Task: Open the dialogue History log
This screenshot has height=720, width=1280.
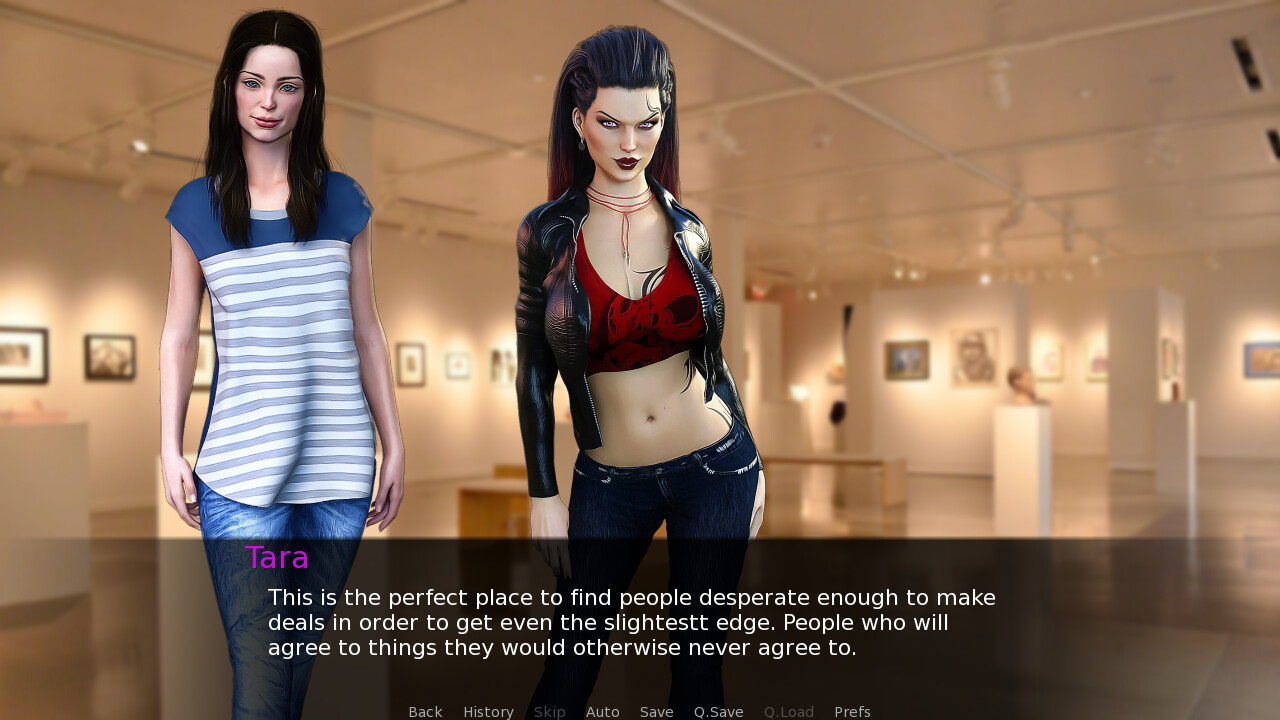Action: [488, 712]
